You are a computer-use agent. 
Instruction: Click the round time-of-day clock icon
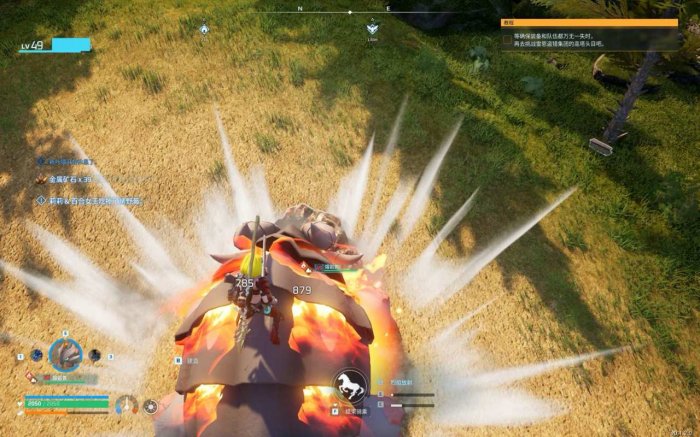tap(151, 406)
